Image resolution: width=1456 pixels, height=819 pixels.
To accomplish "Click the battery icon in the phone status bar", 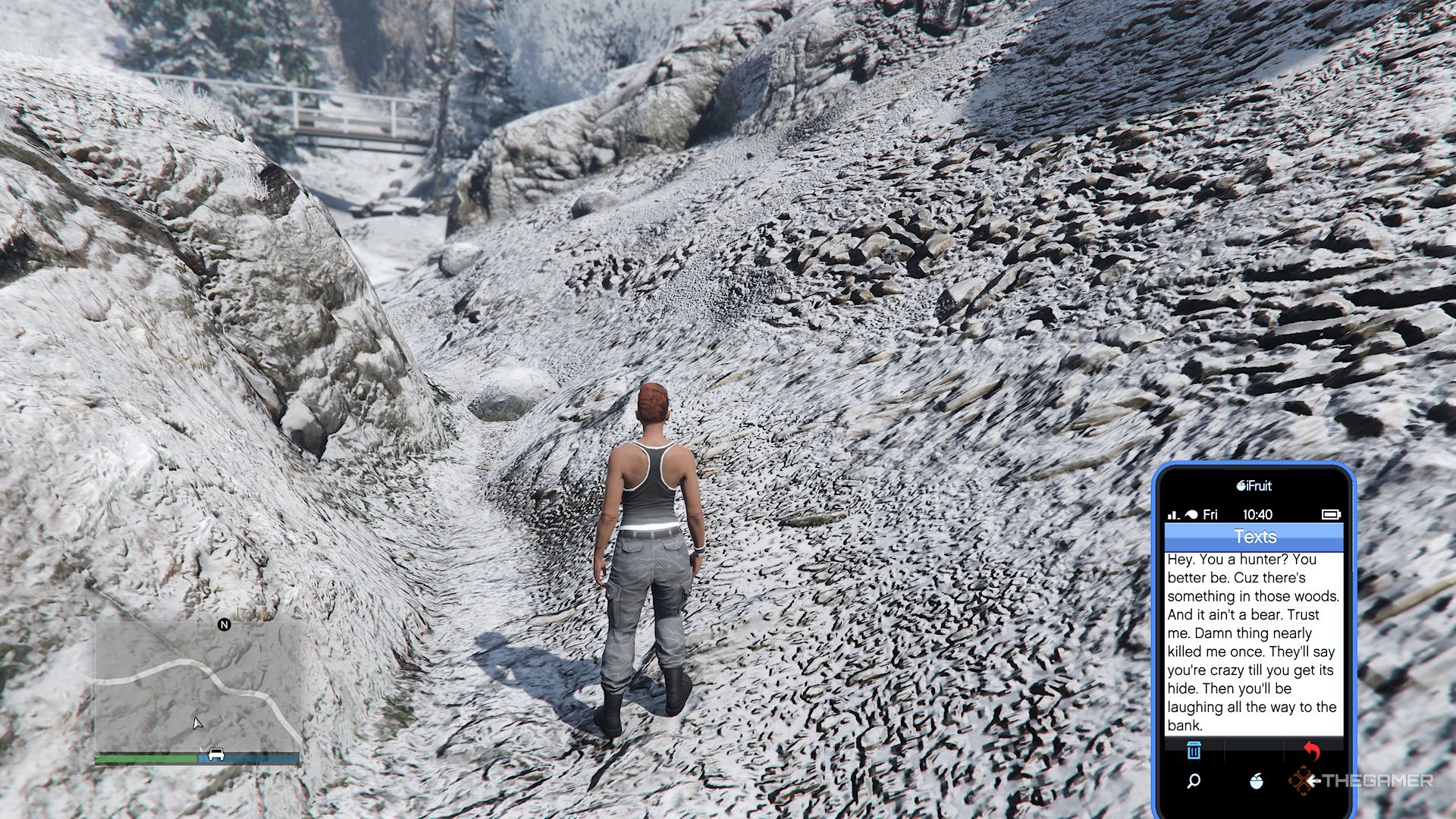I will click(1332, 513).
